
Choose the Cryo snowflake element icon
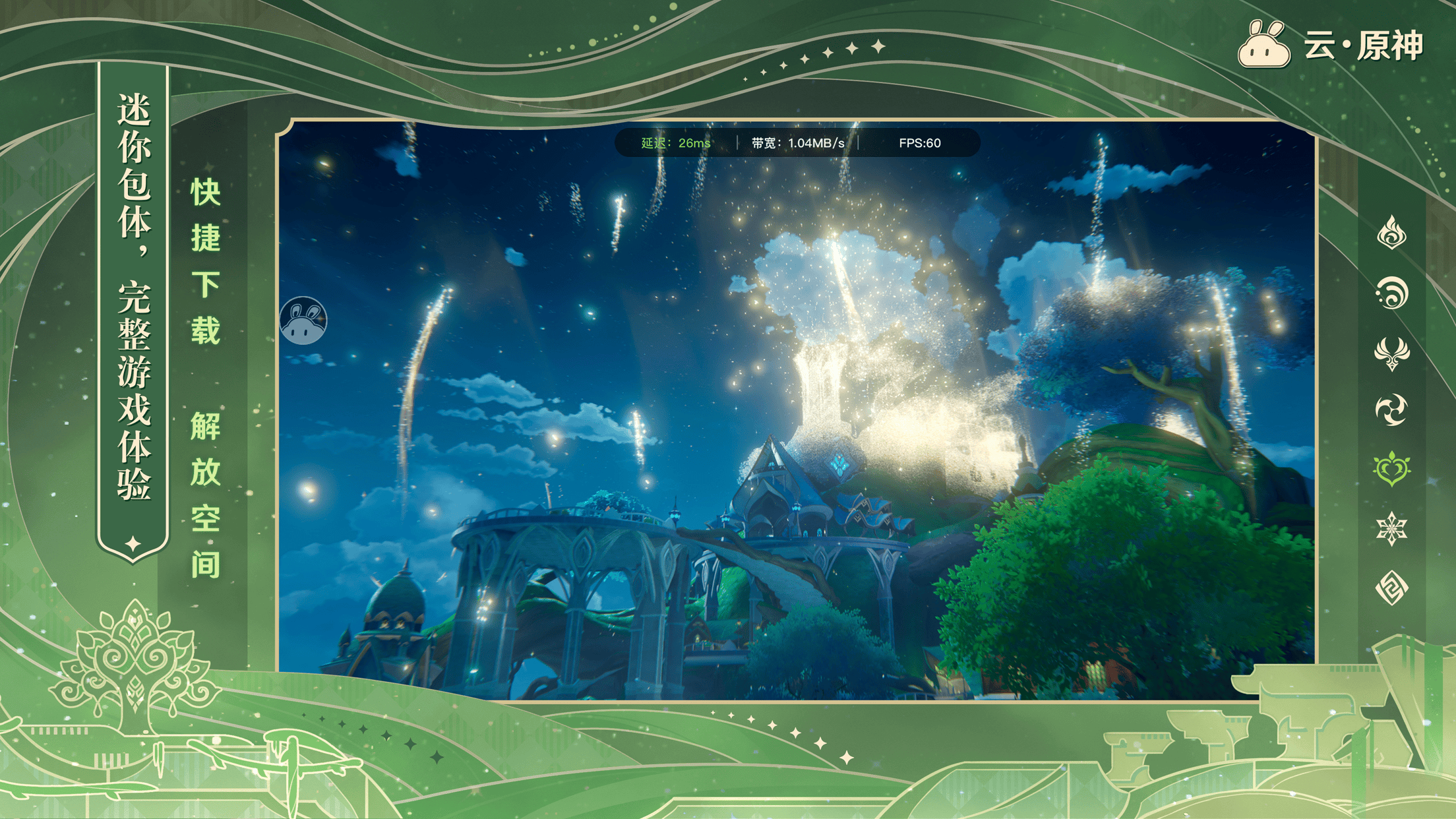[1391, 528]
